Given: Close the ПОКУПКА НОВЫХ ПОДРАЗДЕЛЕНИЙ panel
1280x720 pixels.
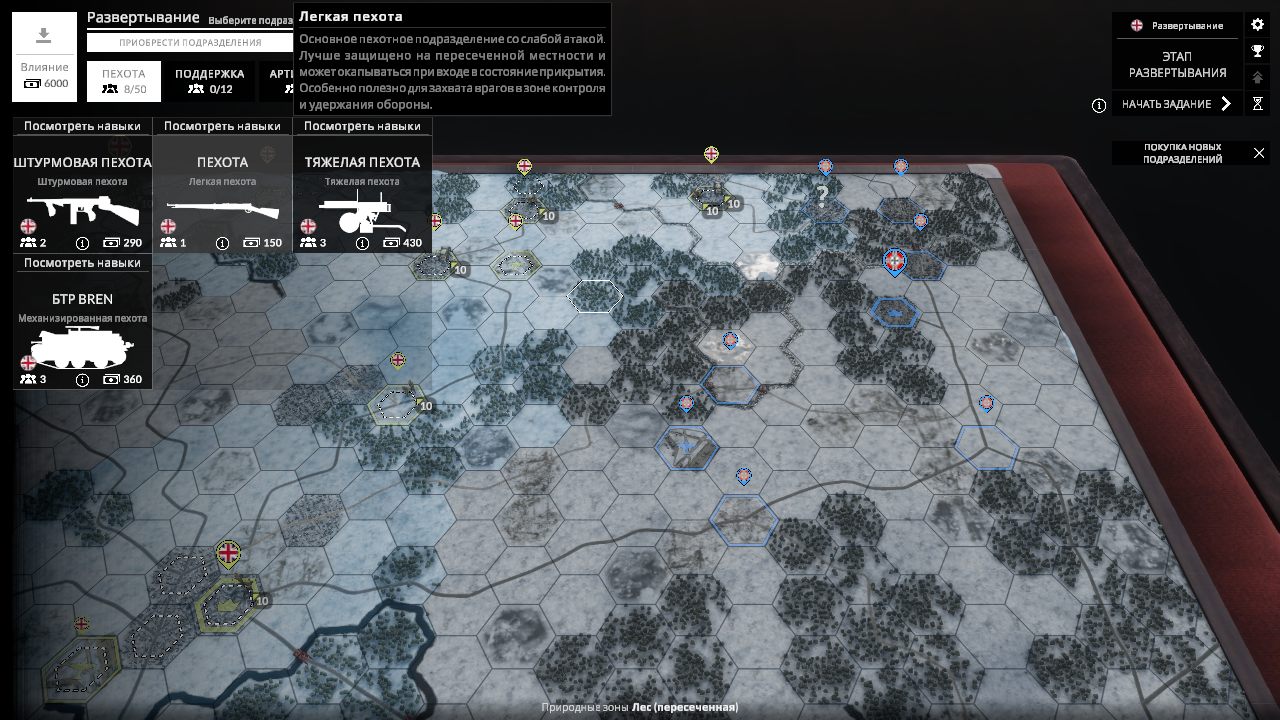Looking at the screenshot, I should 1258,153.
